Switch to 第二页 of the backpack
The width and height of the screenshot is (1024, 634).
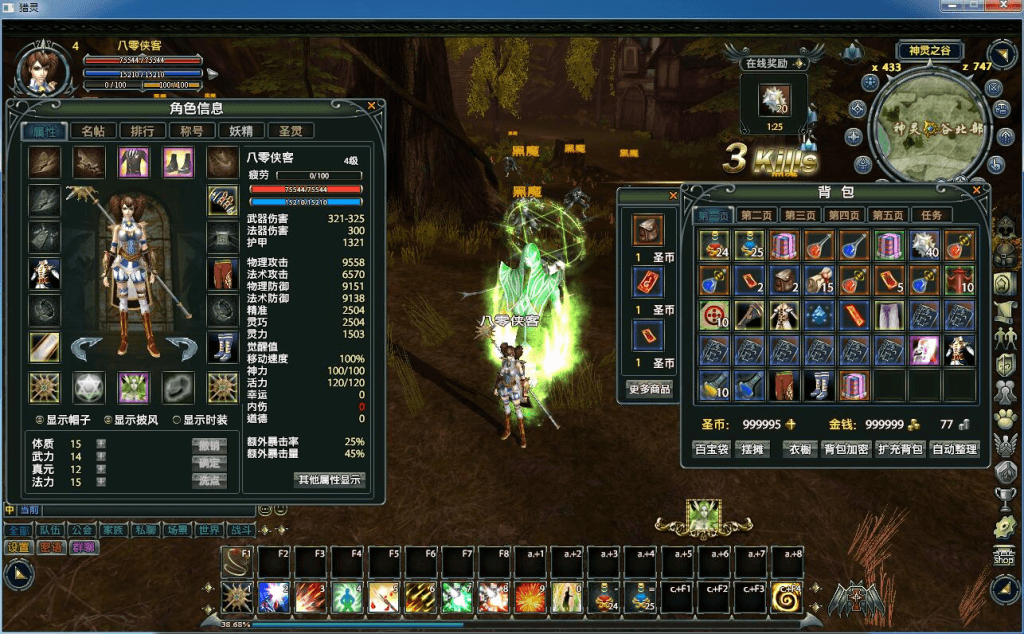758,215
